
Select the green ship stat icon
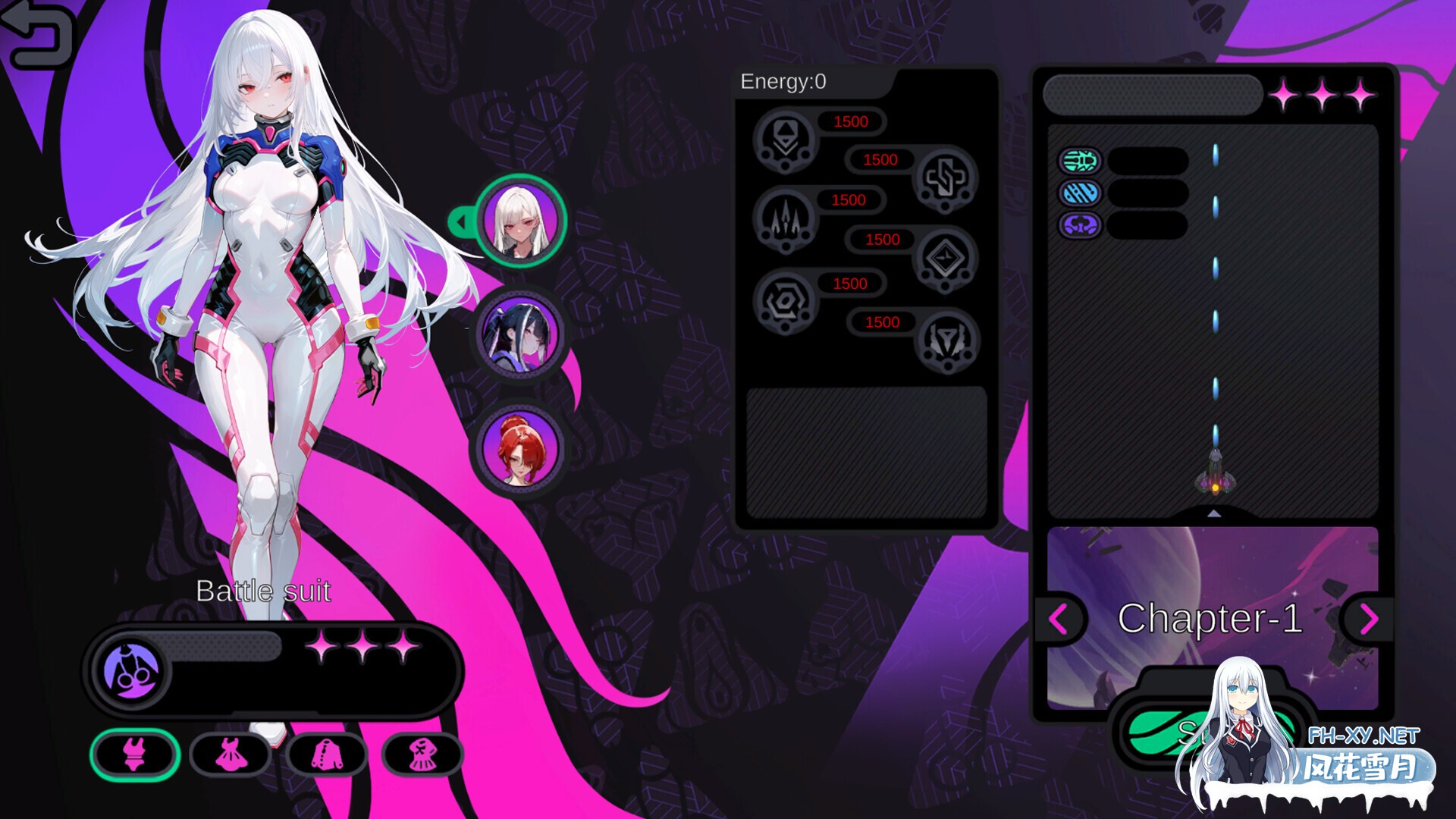(1080, 162)
